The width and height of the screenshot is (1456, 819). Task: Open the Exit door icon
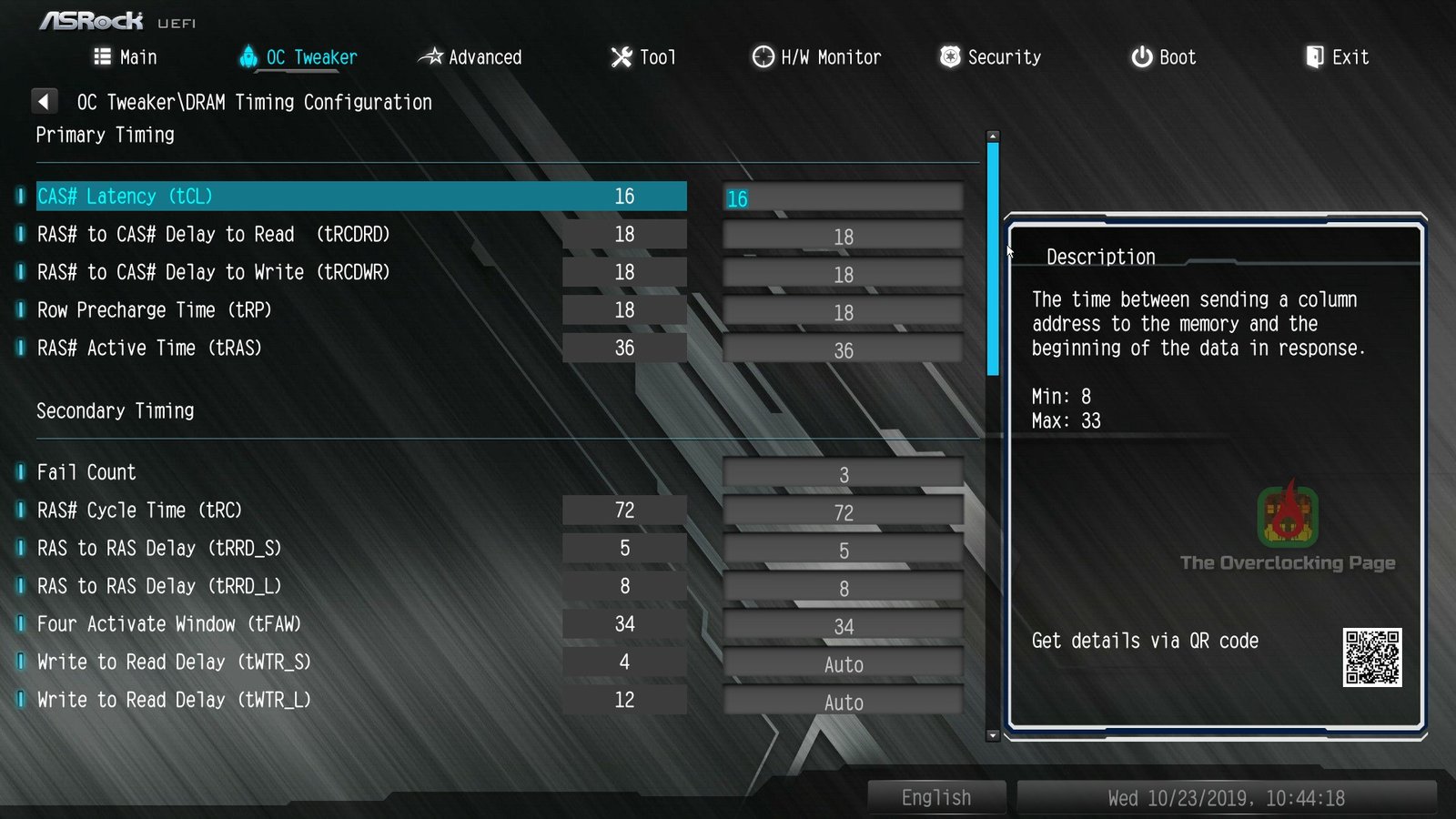[x=1314, y=56]
